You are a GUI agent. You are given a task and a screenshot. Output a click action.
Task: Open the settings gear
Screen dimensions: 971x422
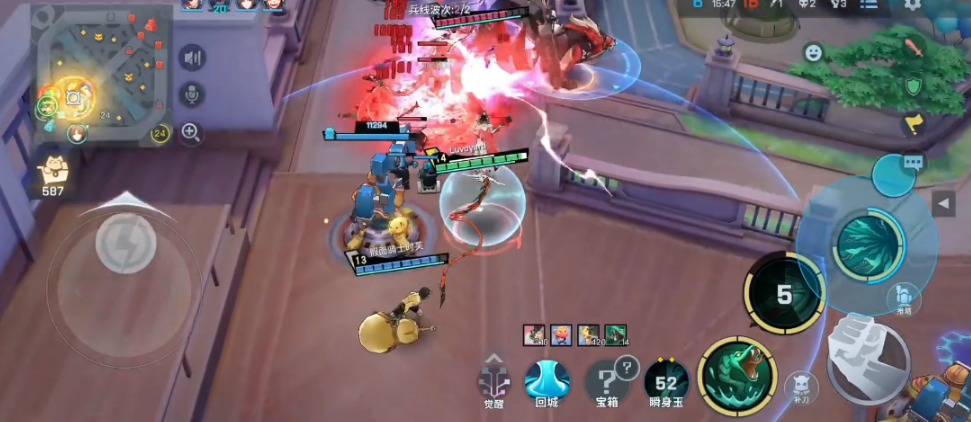[913, 5]
